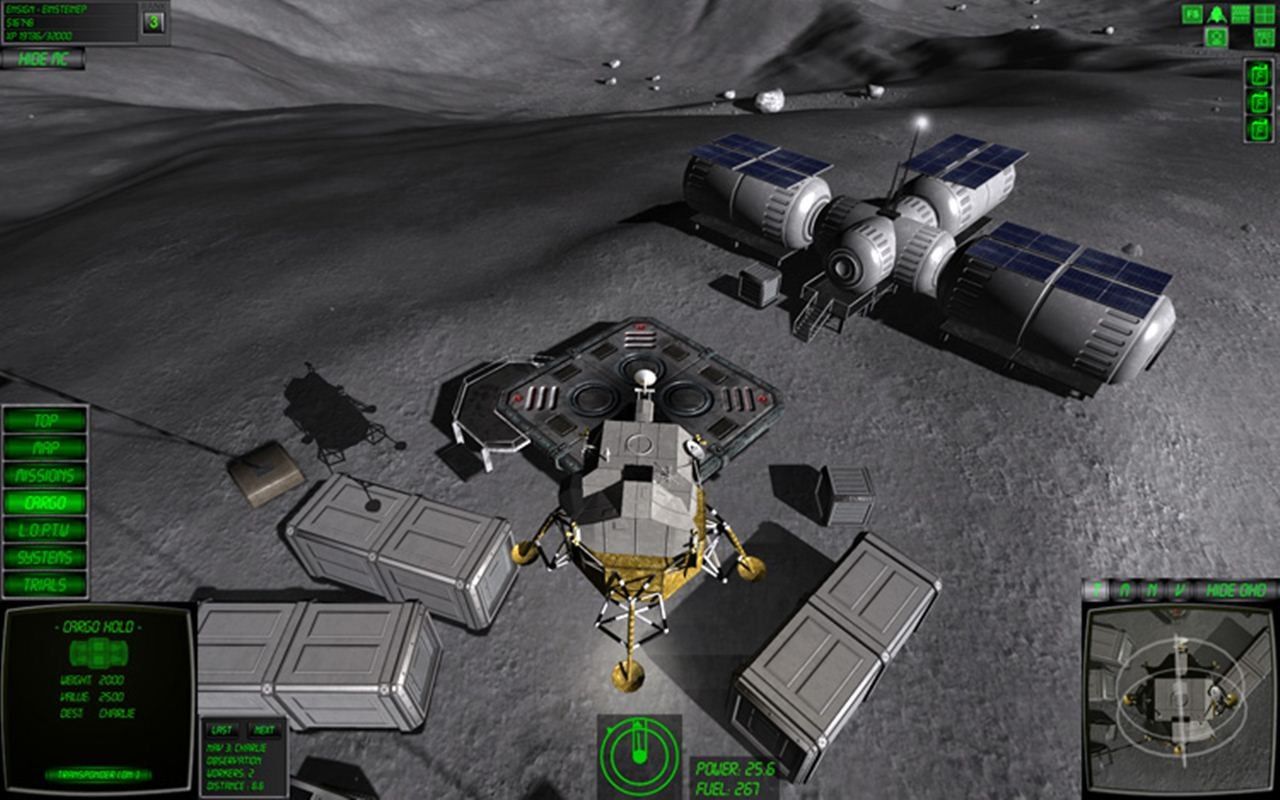The image size is (1280, 800).
Task: Open the MAP panel
Action: coord(45,448)
